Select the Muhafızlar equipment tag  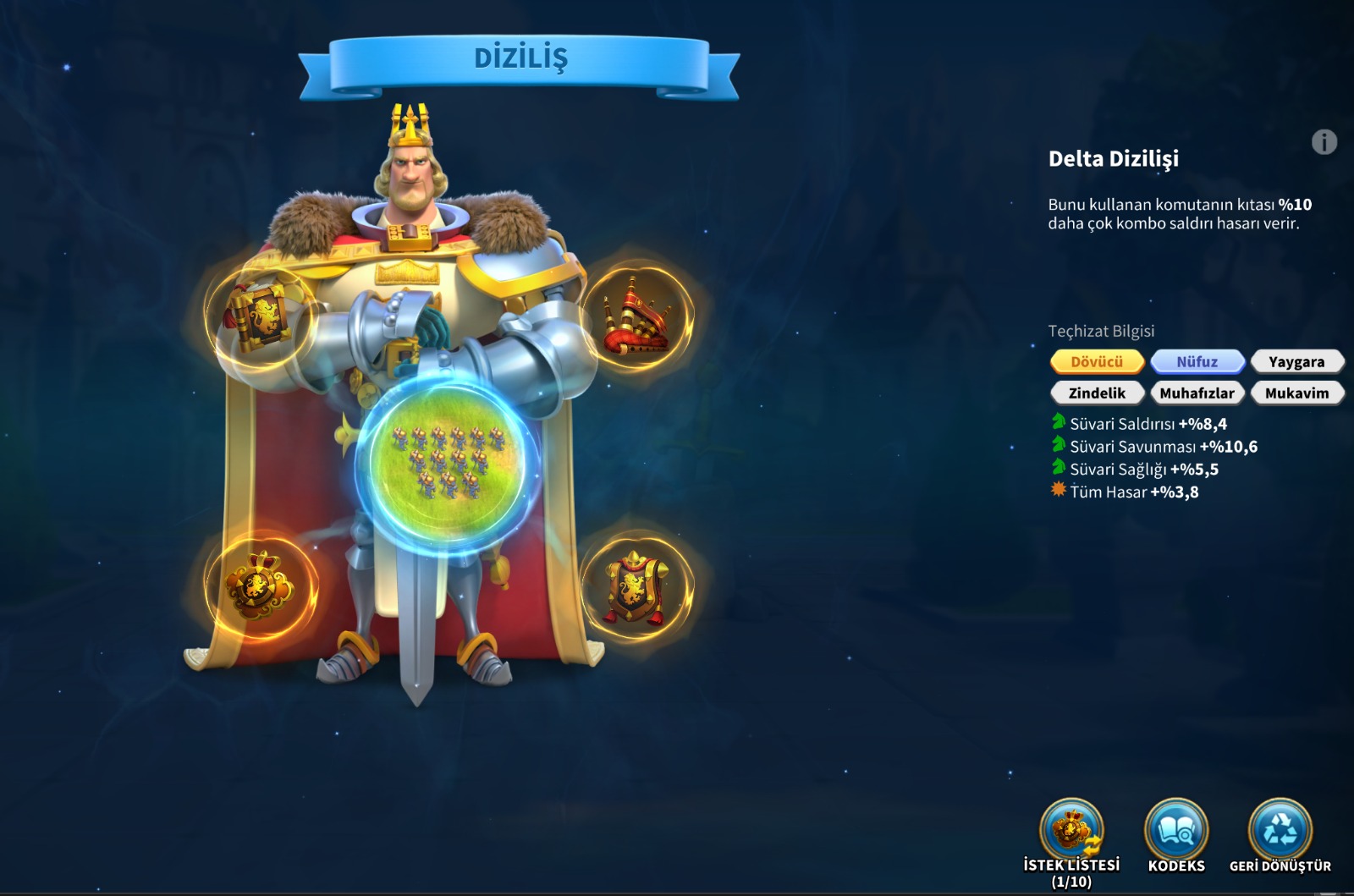[1197, 393]
